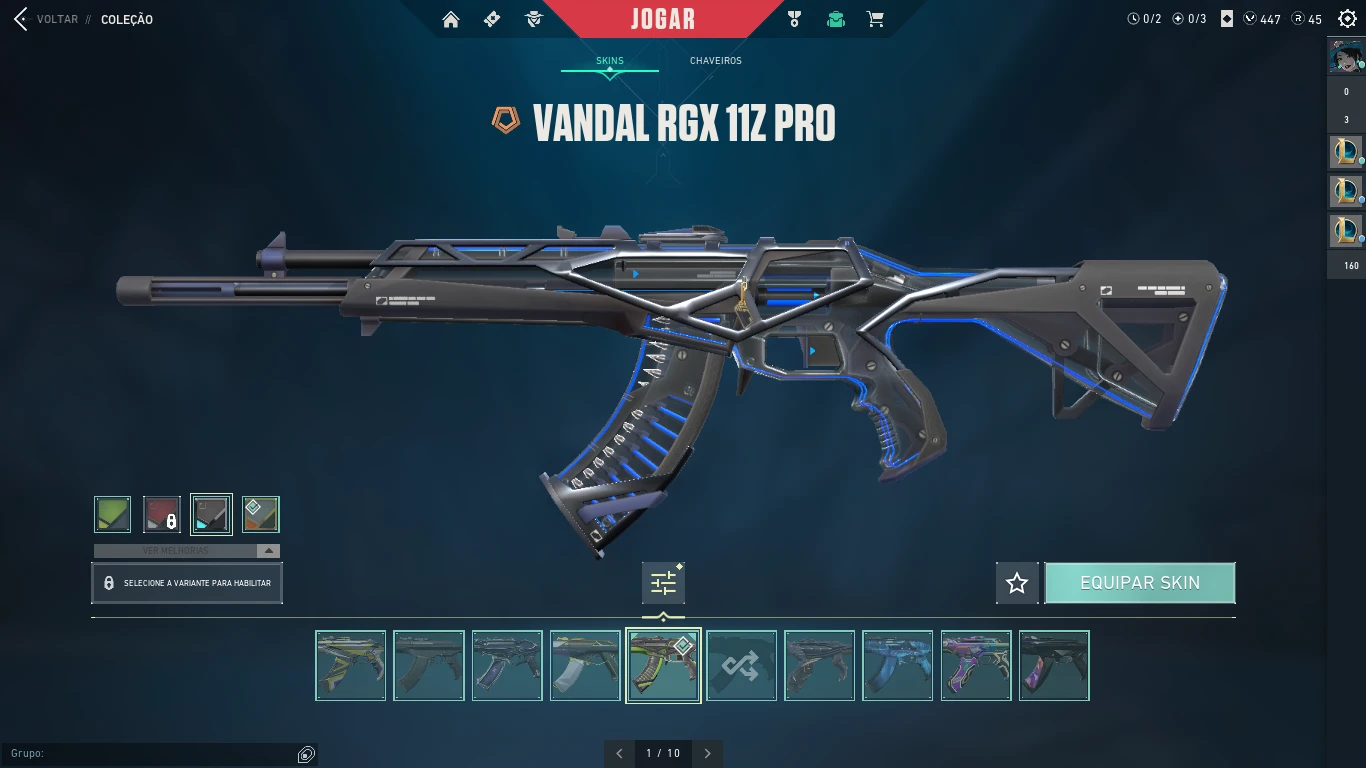Screen dimensions: 1366x768
Task: Select the locked red variant swatch
Action: (161, 513)
